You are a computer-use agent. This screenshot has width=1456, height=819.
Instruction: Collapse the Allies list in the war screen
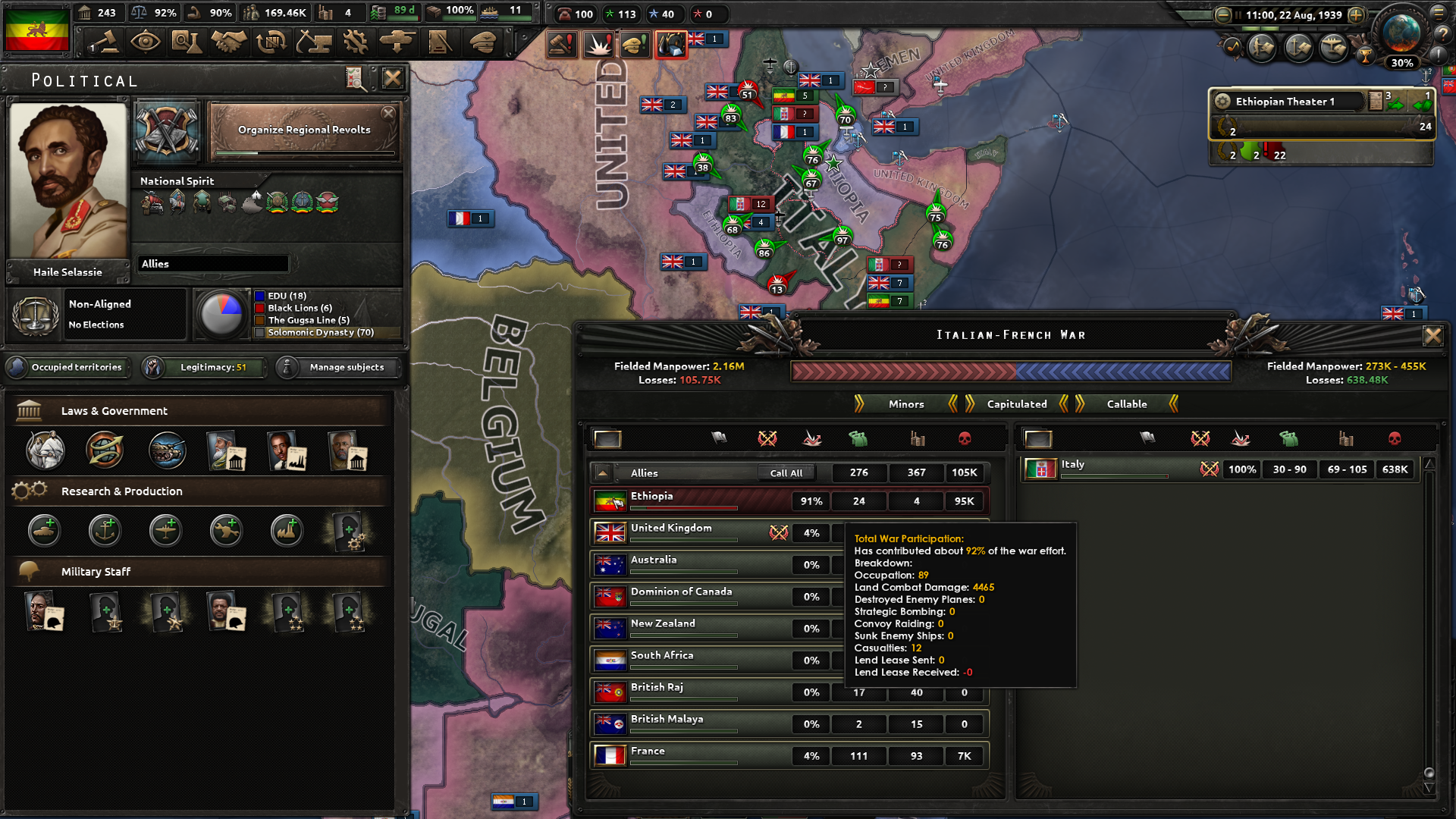pos(602,472)
